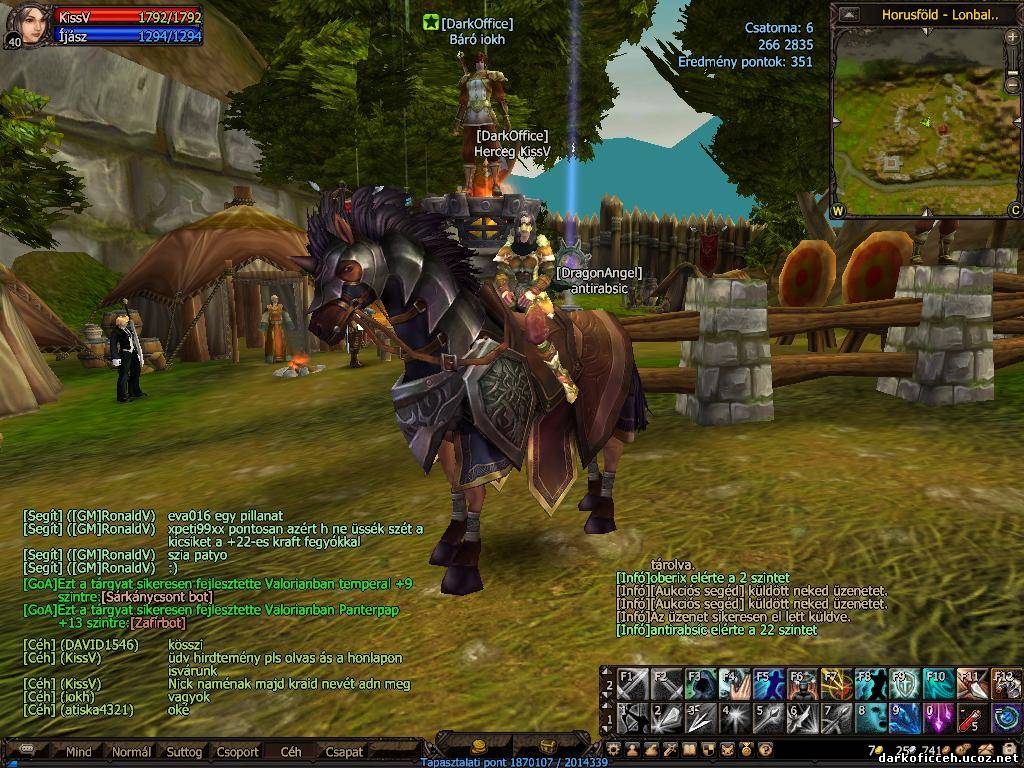Switch to the Csoport chat tab
Image resolution: width=1024 pixels, height=768 pixels.
click(x=238, y=752)
